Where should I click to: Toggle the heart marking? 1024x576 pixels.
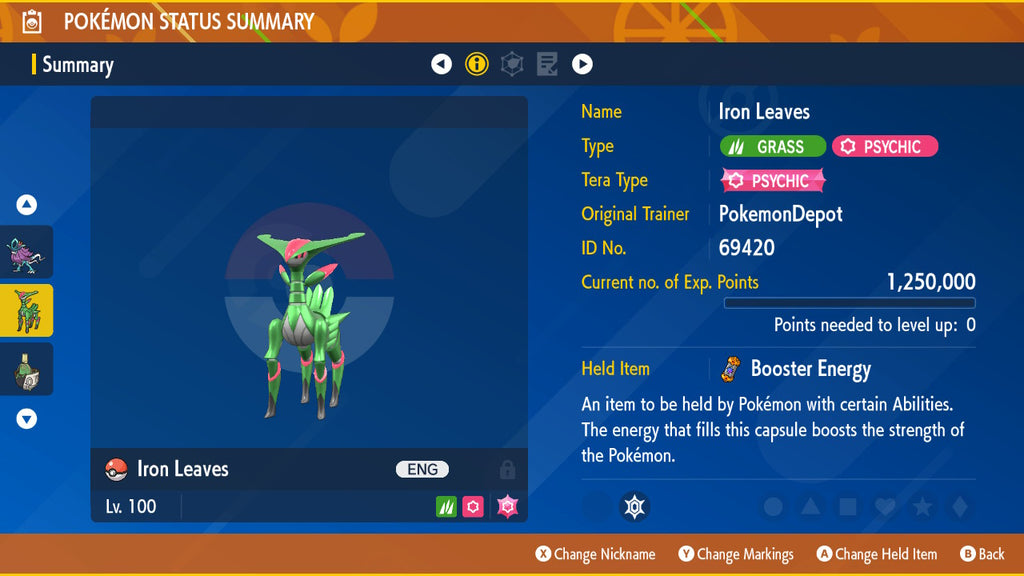[x=884, y=507]
